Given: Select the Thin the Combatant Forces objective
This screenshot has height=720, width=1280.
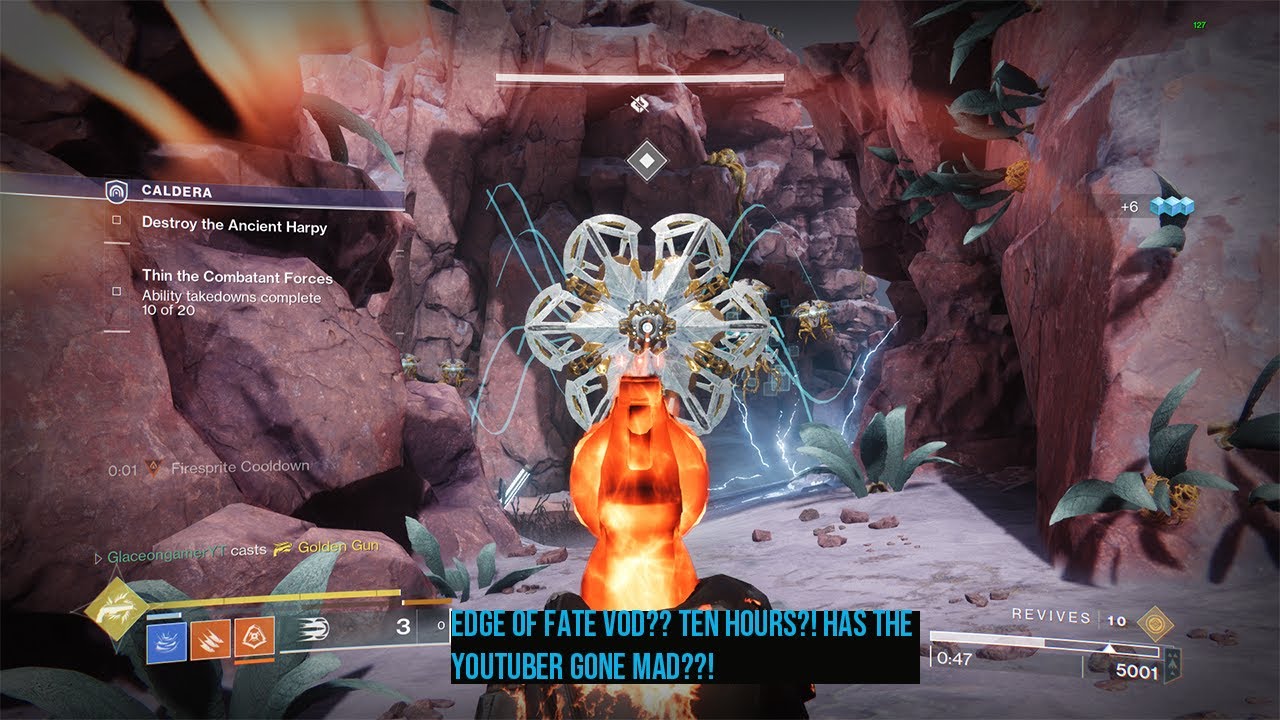Looking at the screenshot, I should 237,277.
